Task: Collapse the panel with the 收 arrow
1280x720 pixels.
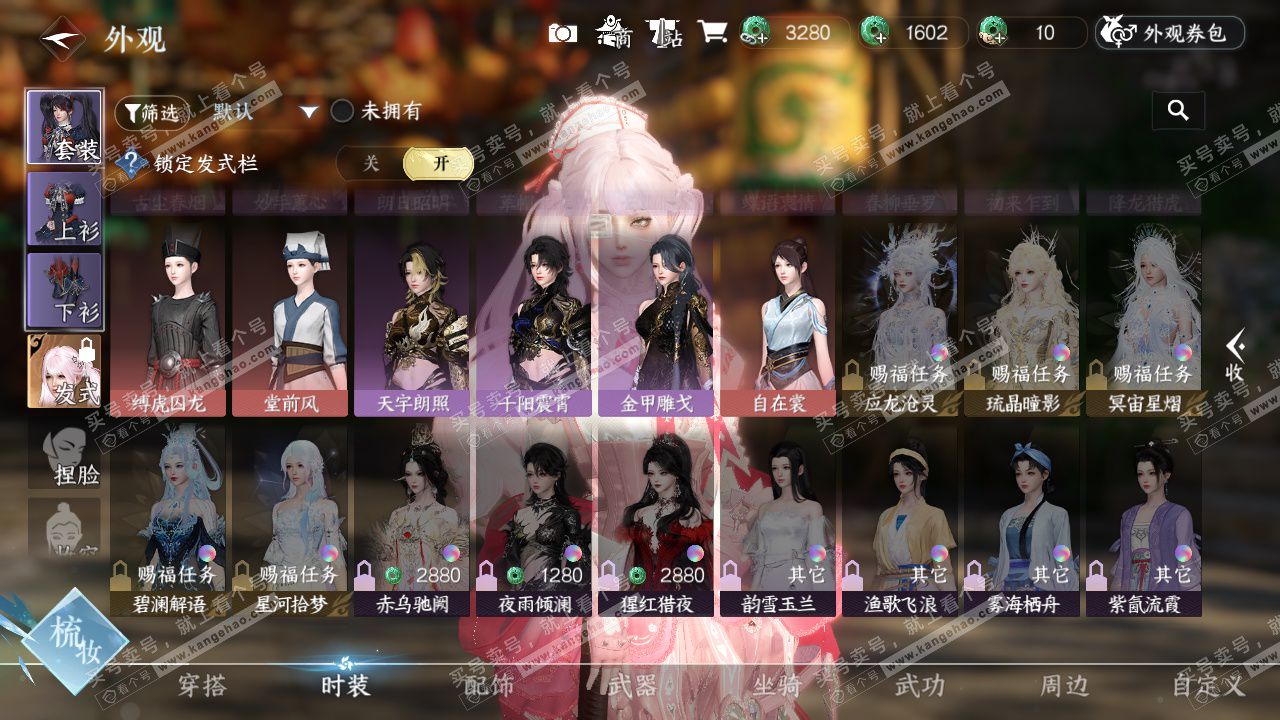Action: (1237, 355)
